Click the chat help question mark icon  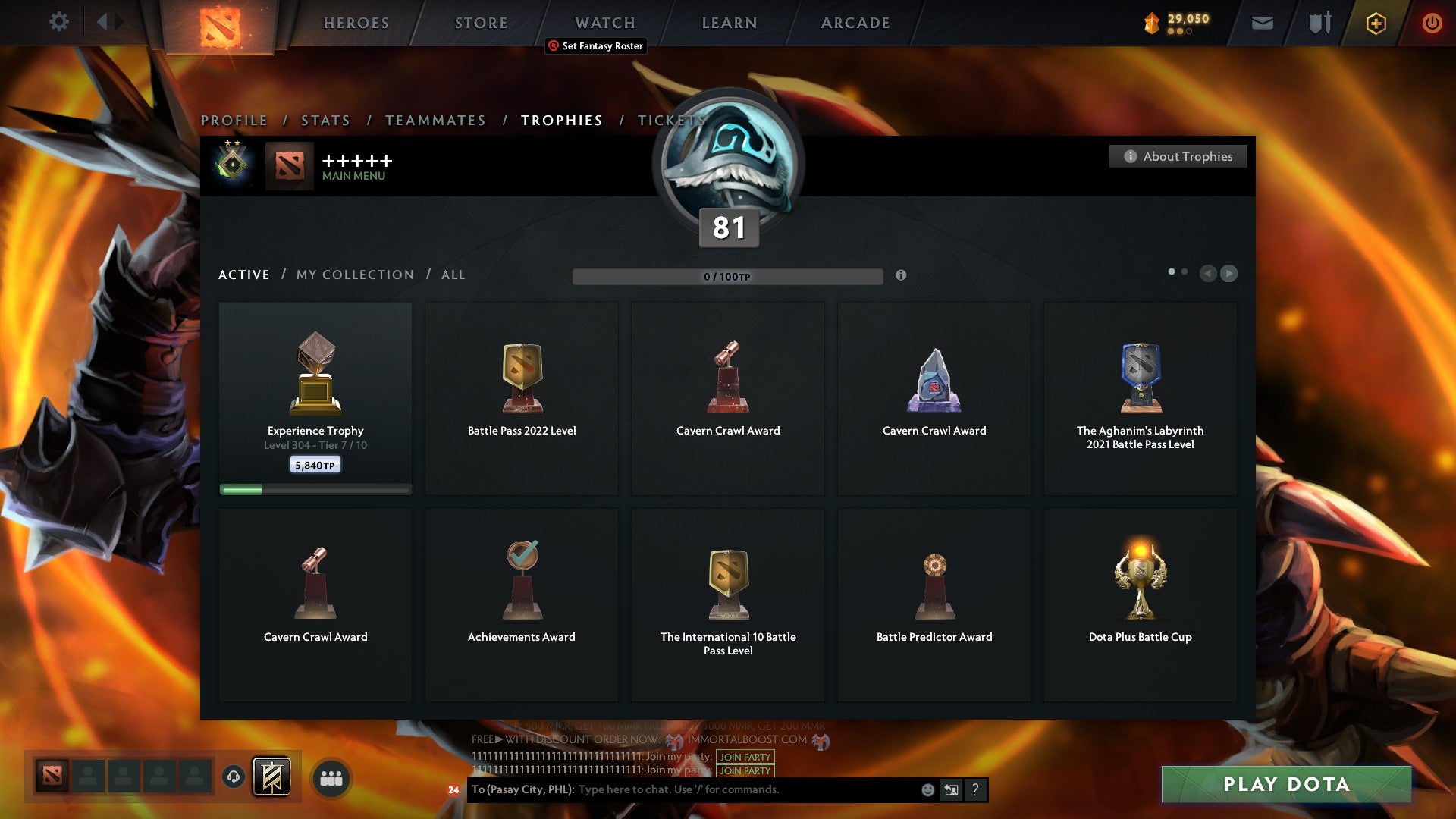[x=974, y=789]
